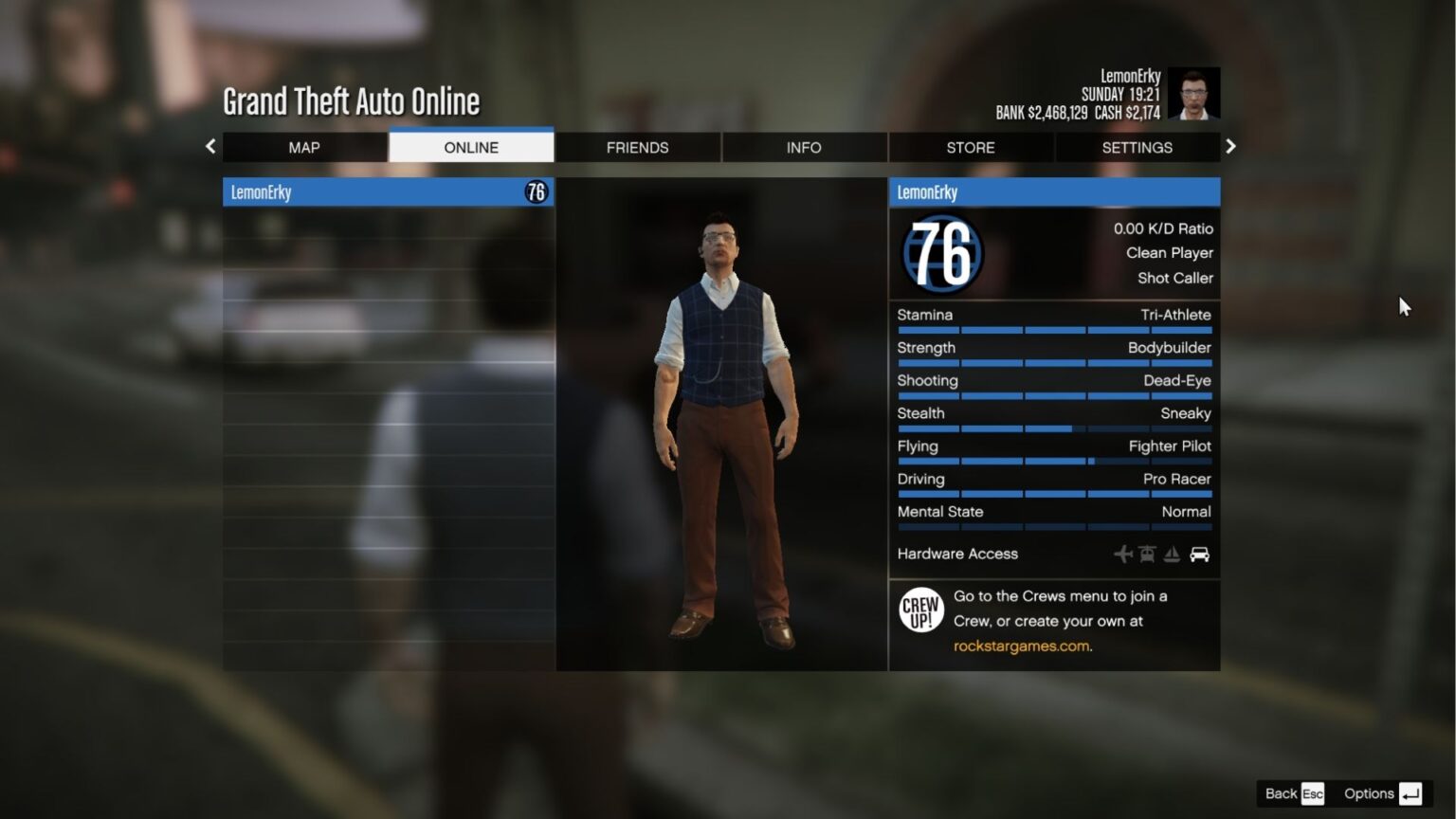Click the boat hardware access icon
The width and height of the screenshot is (1456, 819).
click(x=1174, y=554)
